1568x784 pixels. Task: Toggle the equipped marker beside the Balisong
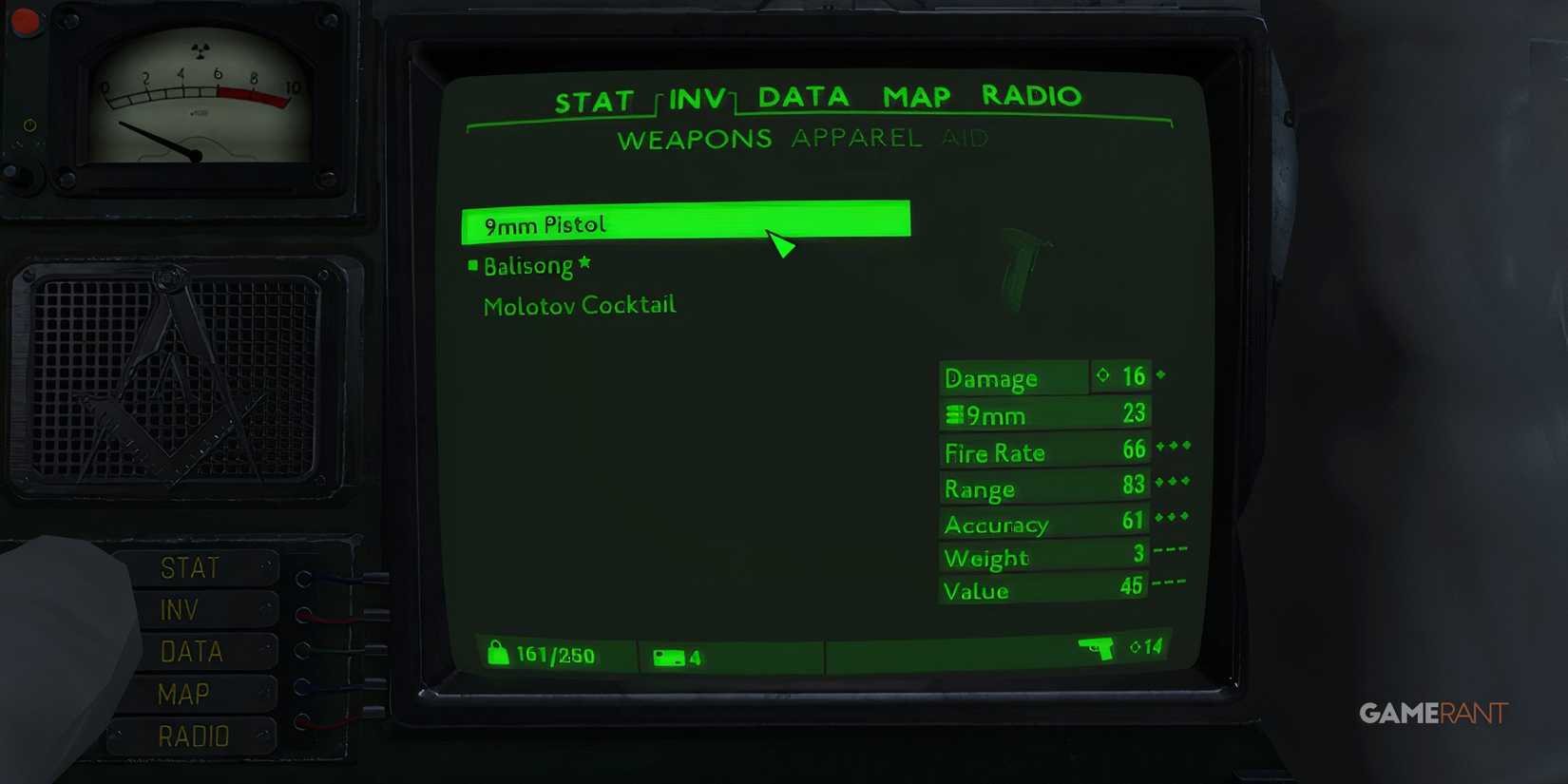click(472, 264)
